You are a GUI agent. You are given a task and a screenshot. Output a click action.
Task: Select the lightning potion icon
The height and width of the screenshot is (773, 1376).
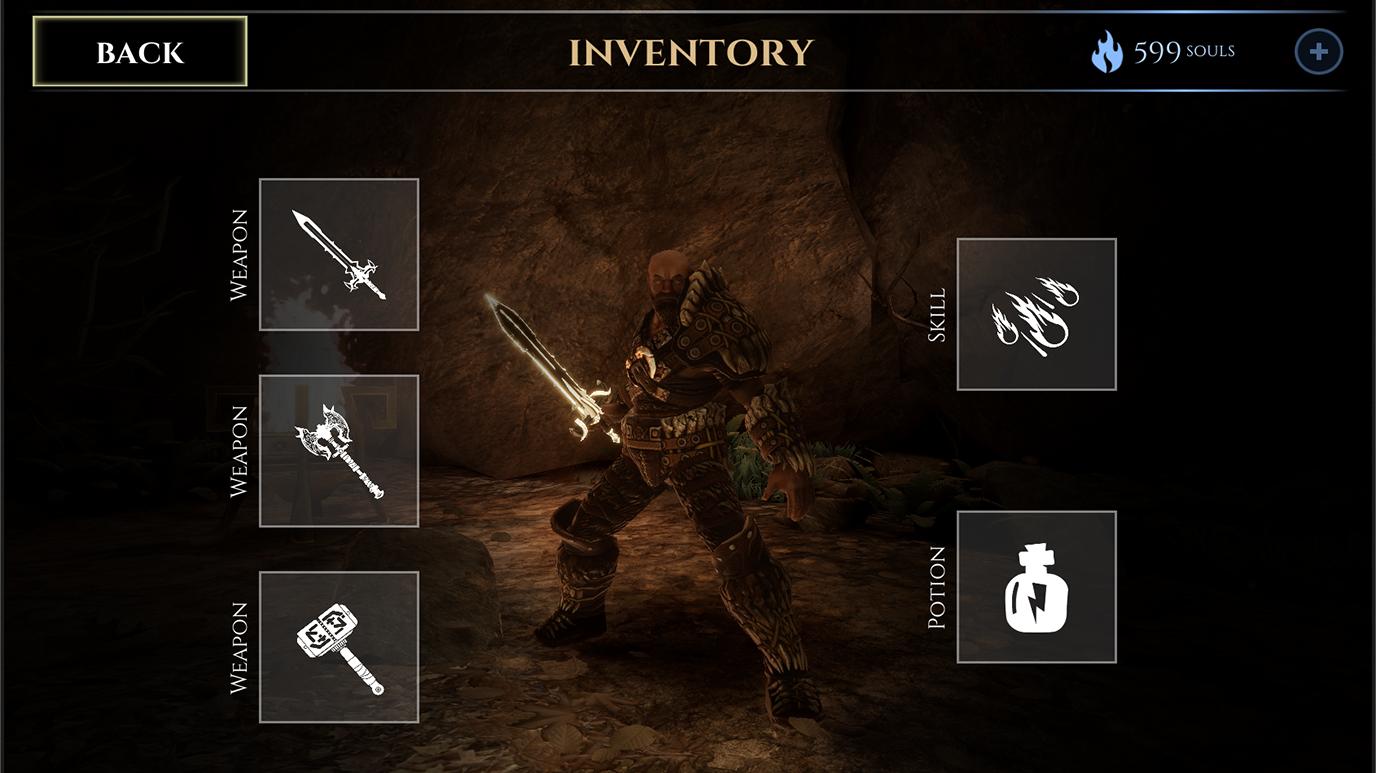tap(1037, 586)
